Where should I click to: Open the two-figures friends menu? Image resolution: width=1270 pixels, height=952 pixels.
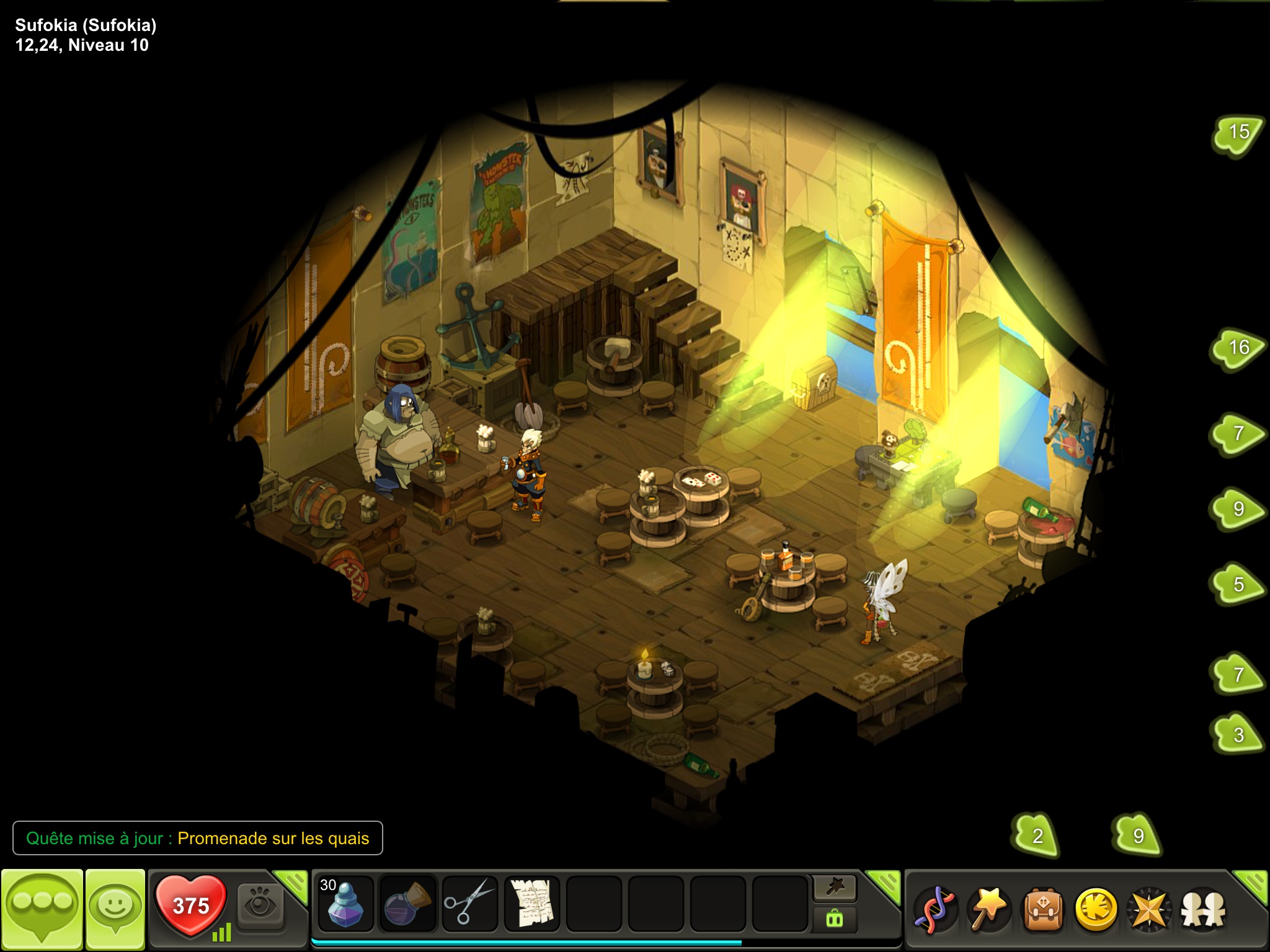(x=1203, y=909)
